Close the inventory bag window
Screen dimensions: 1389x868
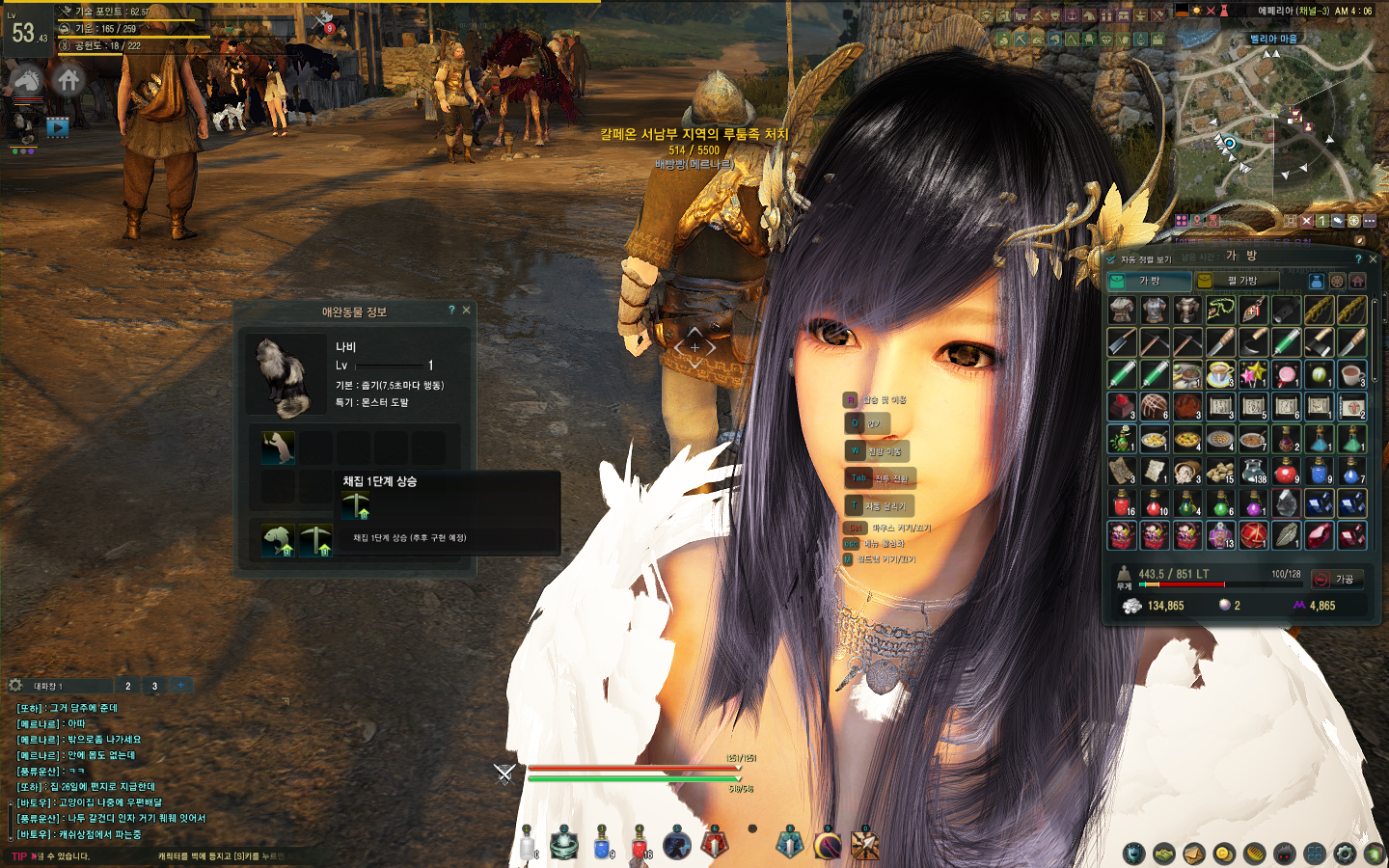1373,259
